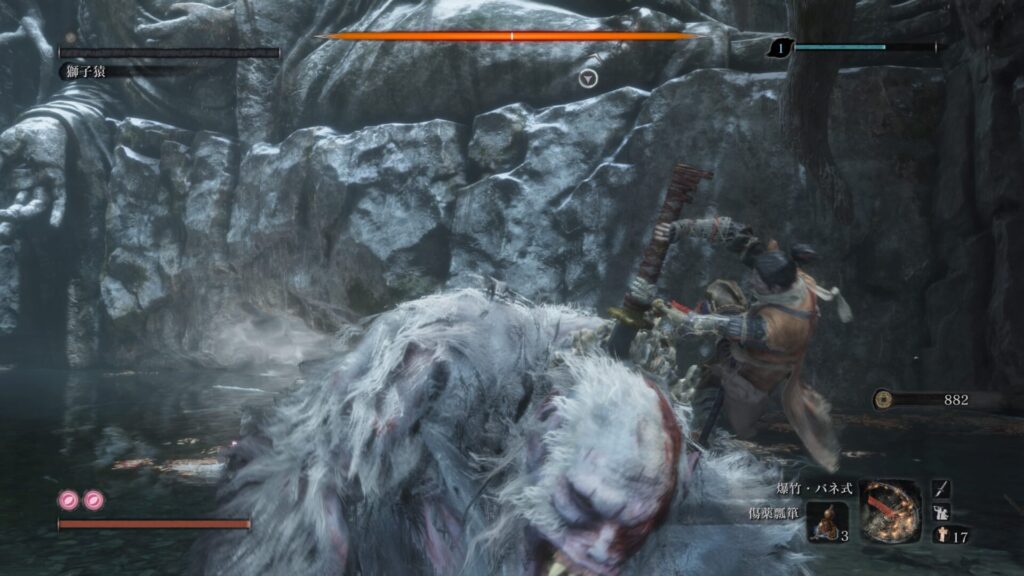The width and height of the screenshot is (1024, 576).
Task: Use the Healing Gourd item slot
Action: [x=826, y=522]
